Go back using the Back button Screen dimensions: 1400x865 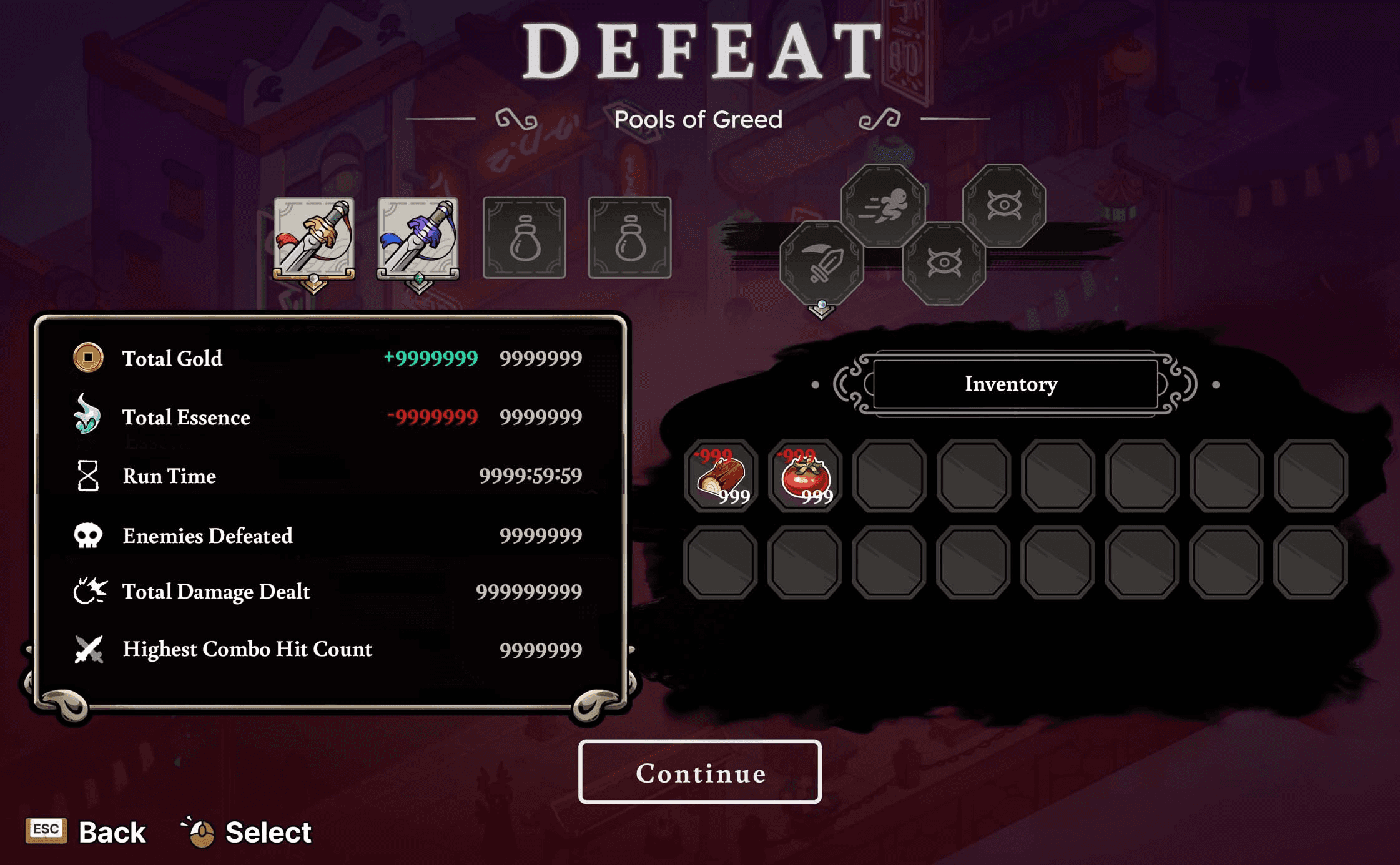click(x=87, y=832)
